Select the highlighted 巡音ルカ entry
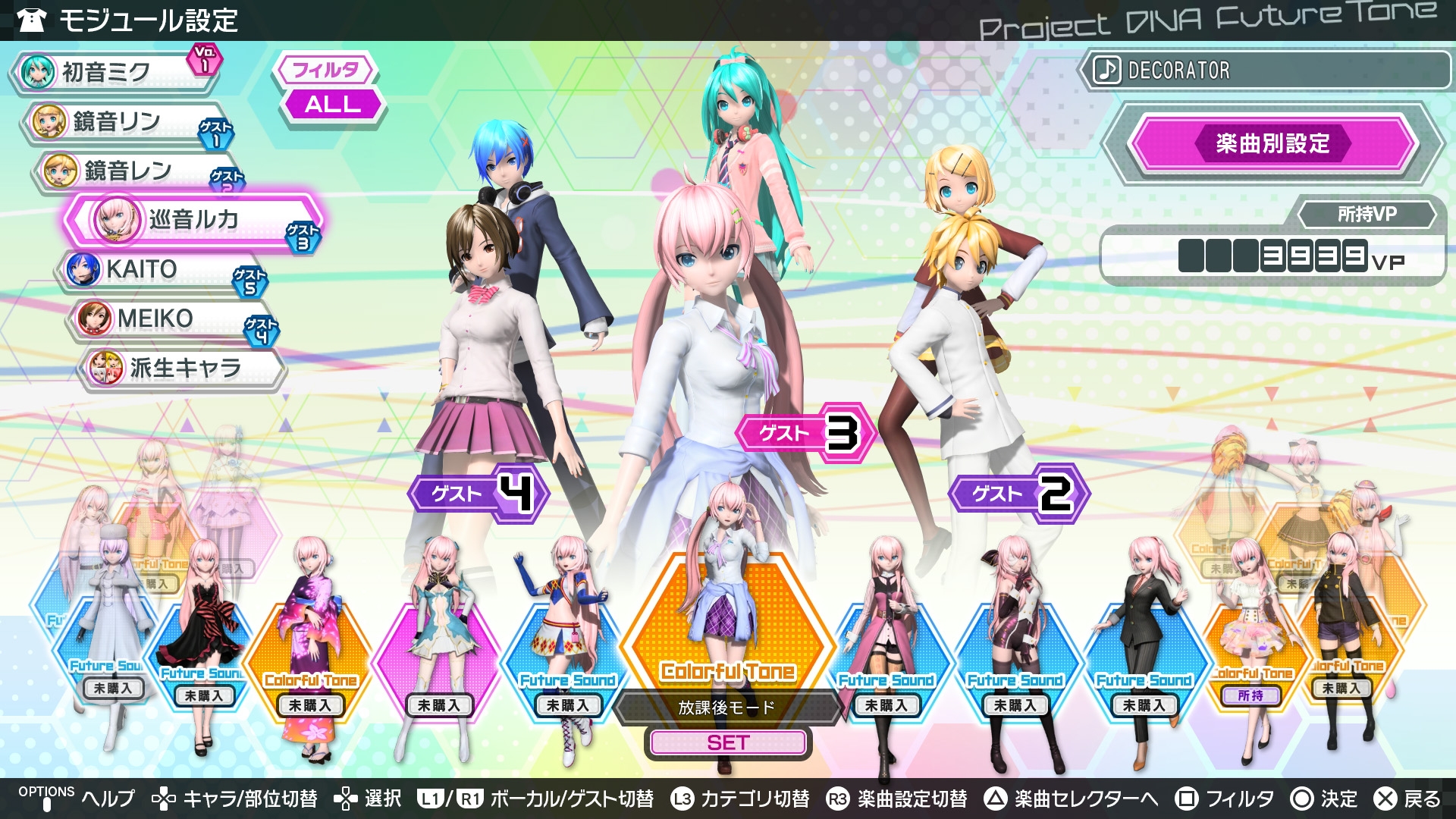 point(193,220)
